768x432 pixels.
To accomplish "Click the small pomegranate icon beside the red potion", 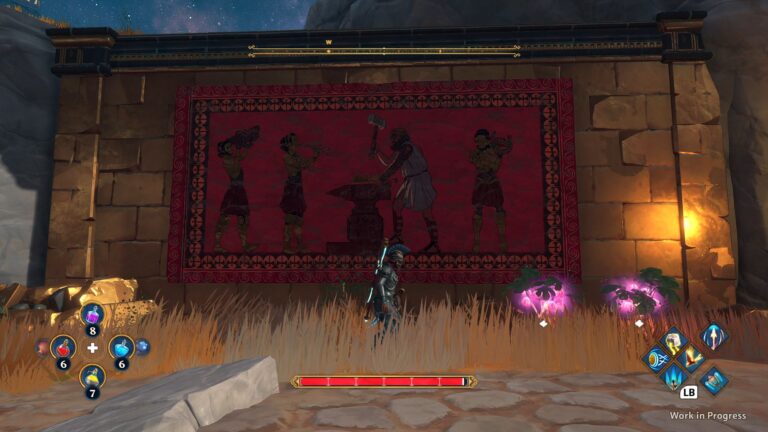I will pos(43,347).
